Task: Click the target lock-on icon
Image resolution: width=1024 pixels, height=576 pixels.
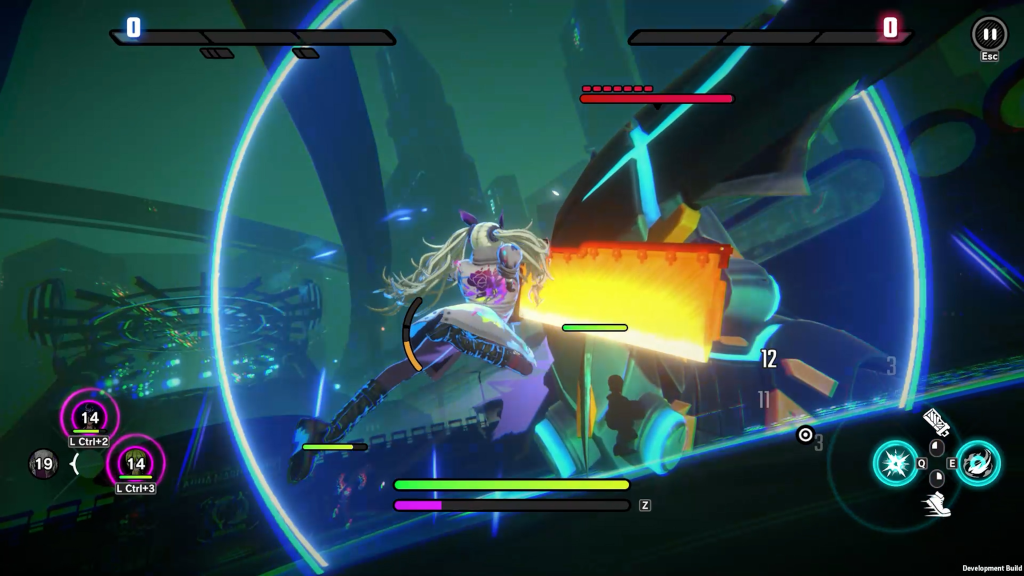Action: point(805,434)
